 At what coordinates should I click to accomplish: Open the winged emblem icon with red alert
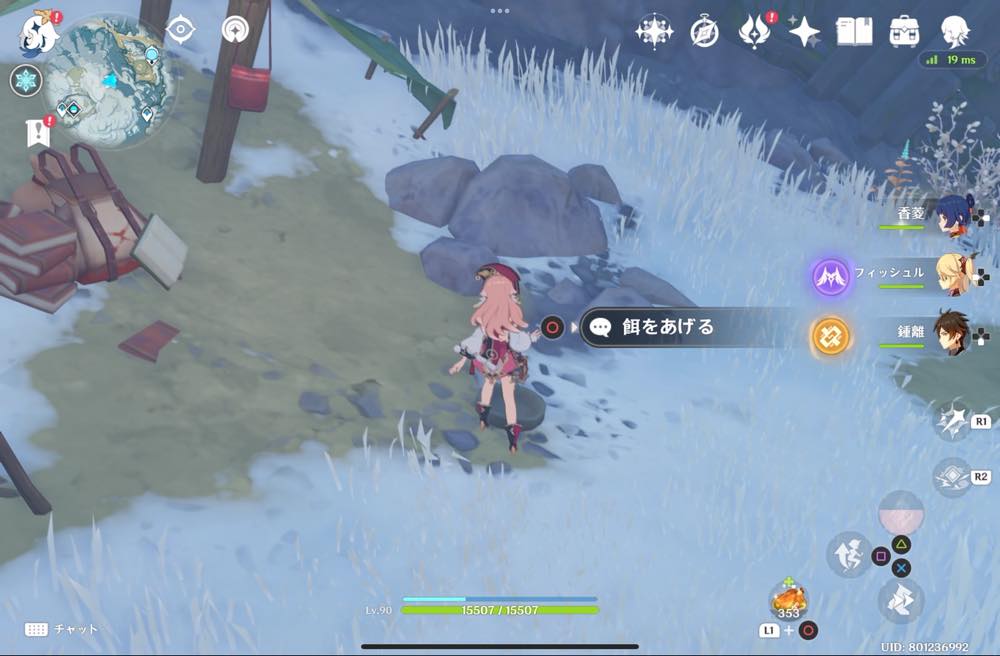tap(754, 32)
